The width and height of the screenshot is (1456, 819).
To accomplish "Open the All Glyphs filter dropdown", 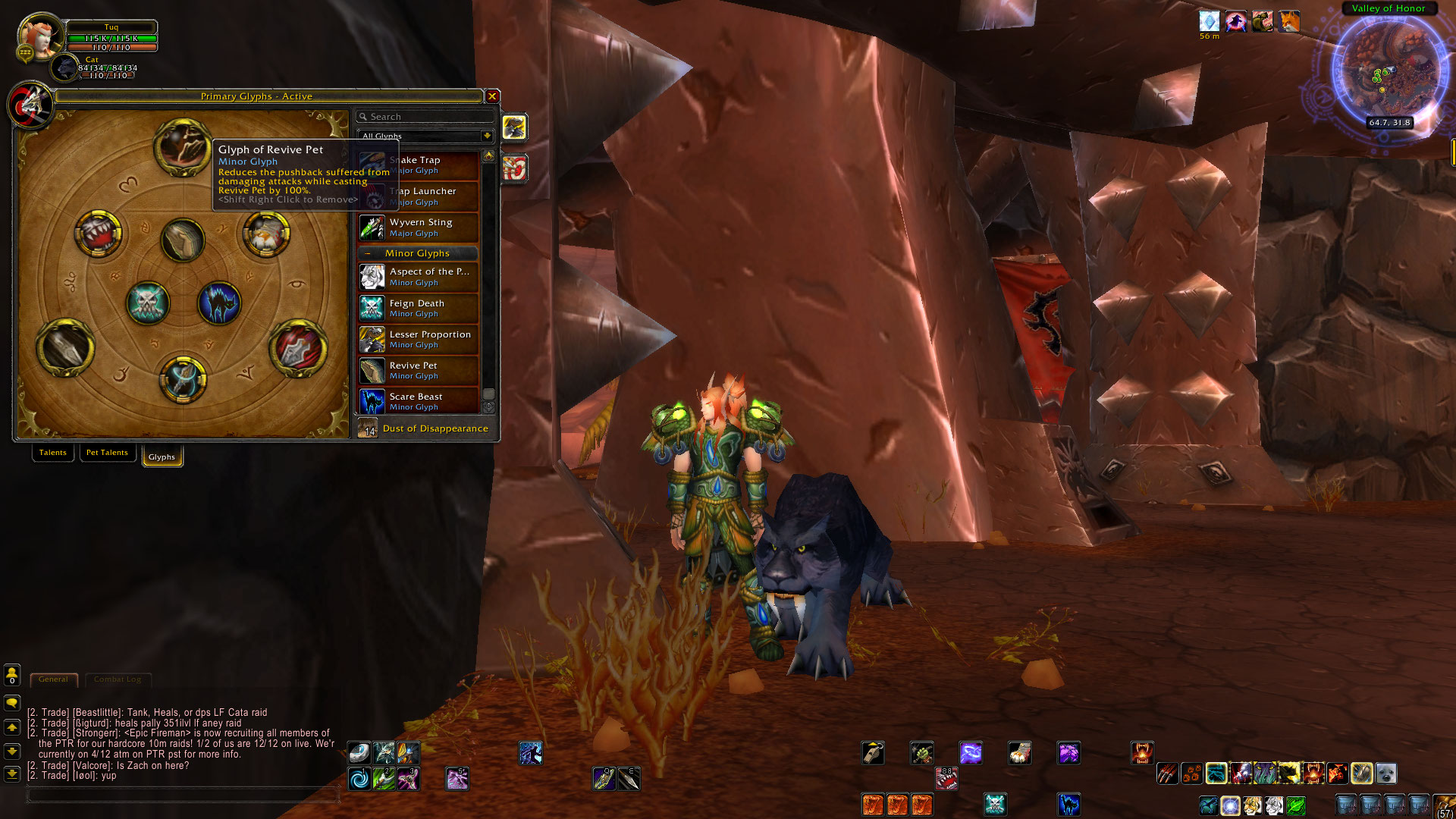I will 486,136.
